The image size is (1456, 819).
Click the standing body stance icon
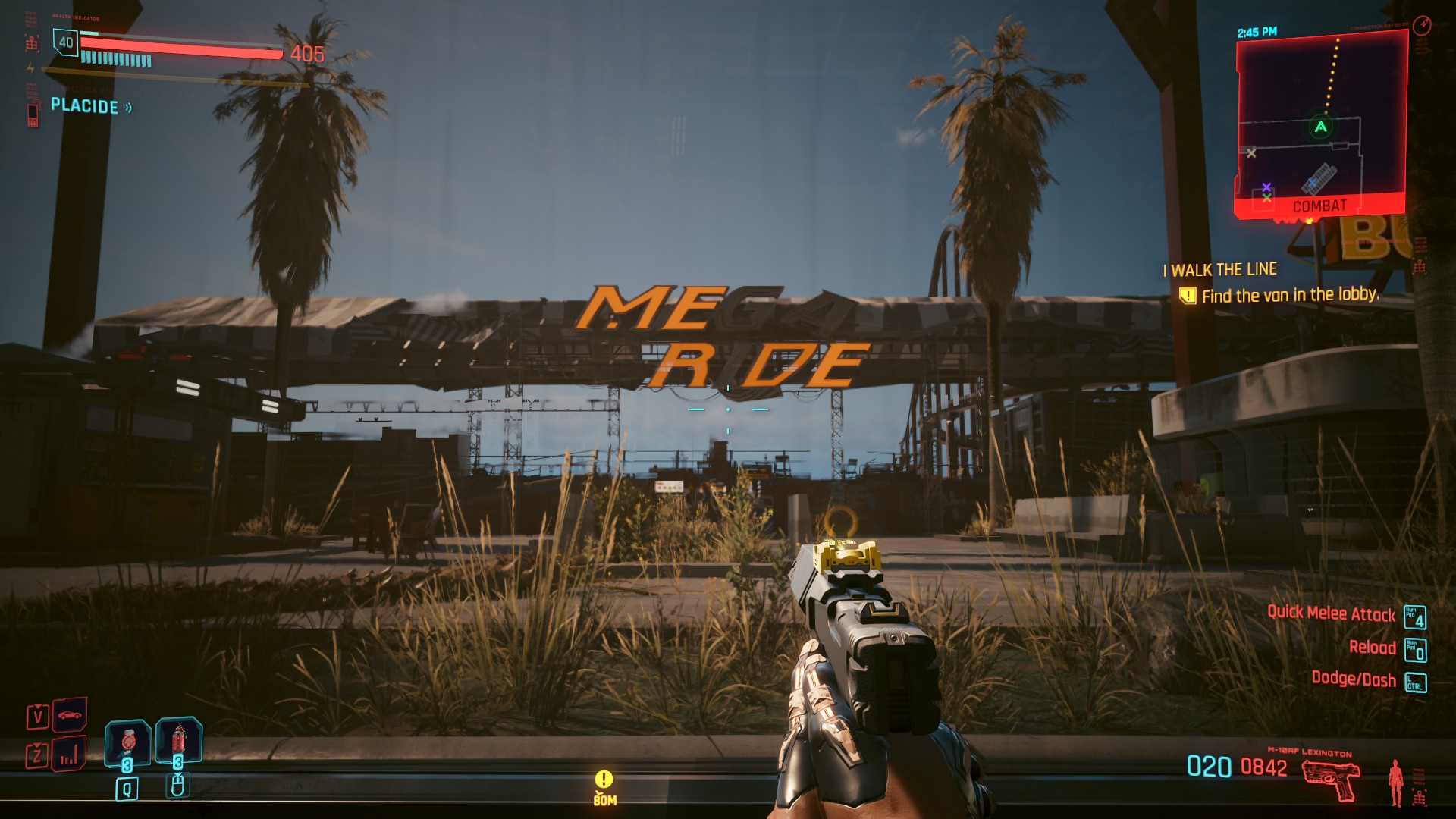(x=1395, y=783)
